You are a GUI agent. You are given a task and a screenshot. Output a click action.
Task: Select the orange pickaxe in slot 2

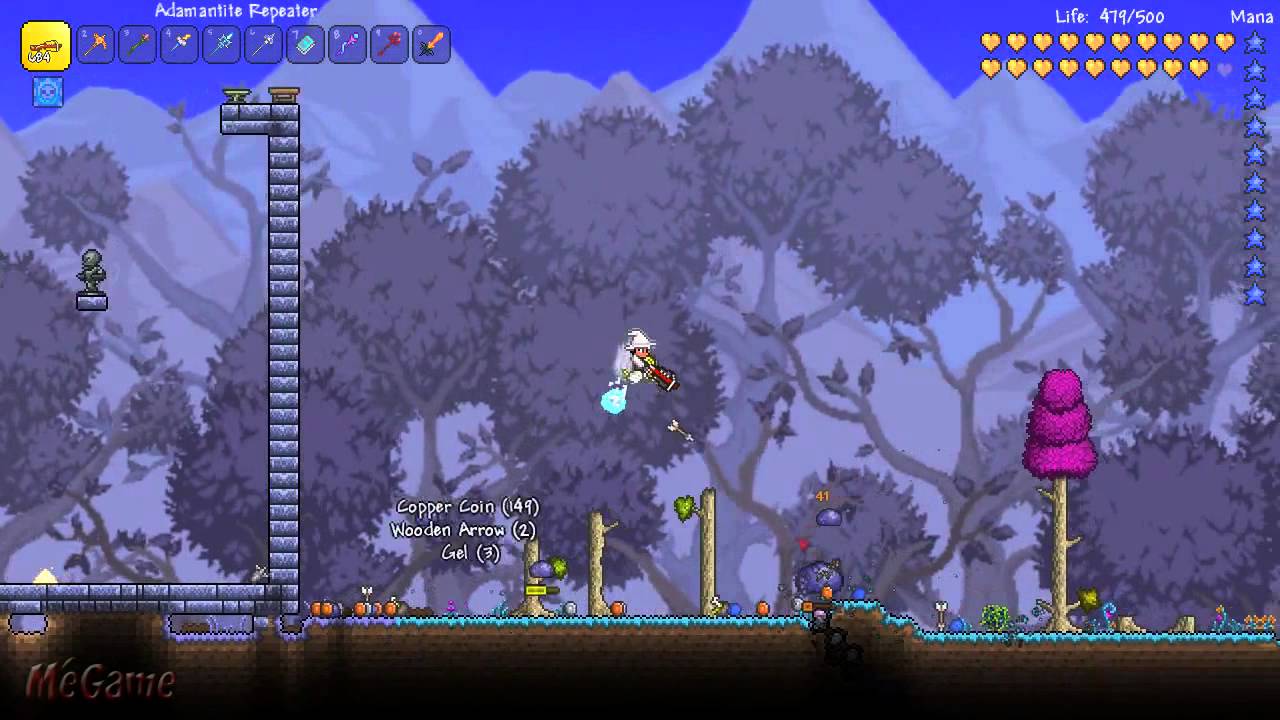click(96, 45)
